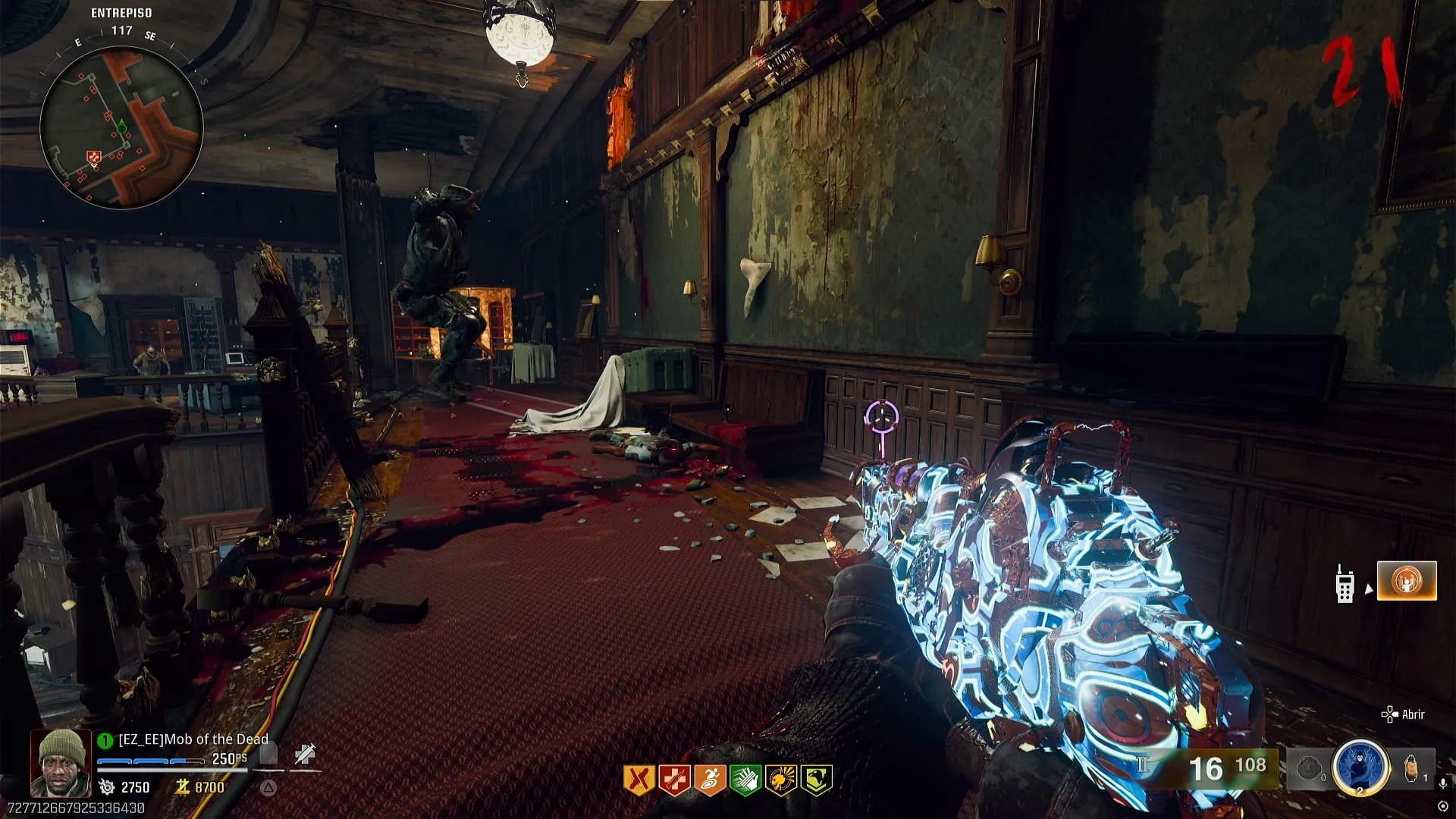This screenshot has height=819, width=1456.
Task: Select the empty tactical grenade slot
Action: [1310, 769]
